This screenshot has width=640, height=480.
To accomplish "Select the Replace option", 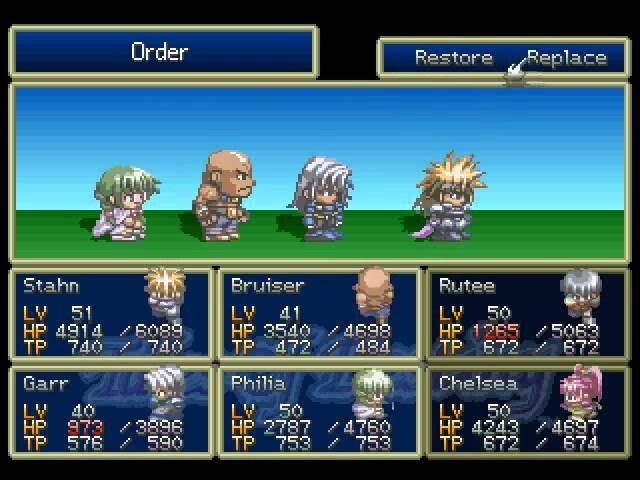I will click(x=567, y=57).
